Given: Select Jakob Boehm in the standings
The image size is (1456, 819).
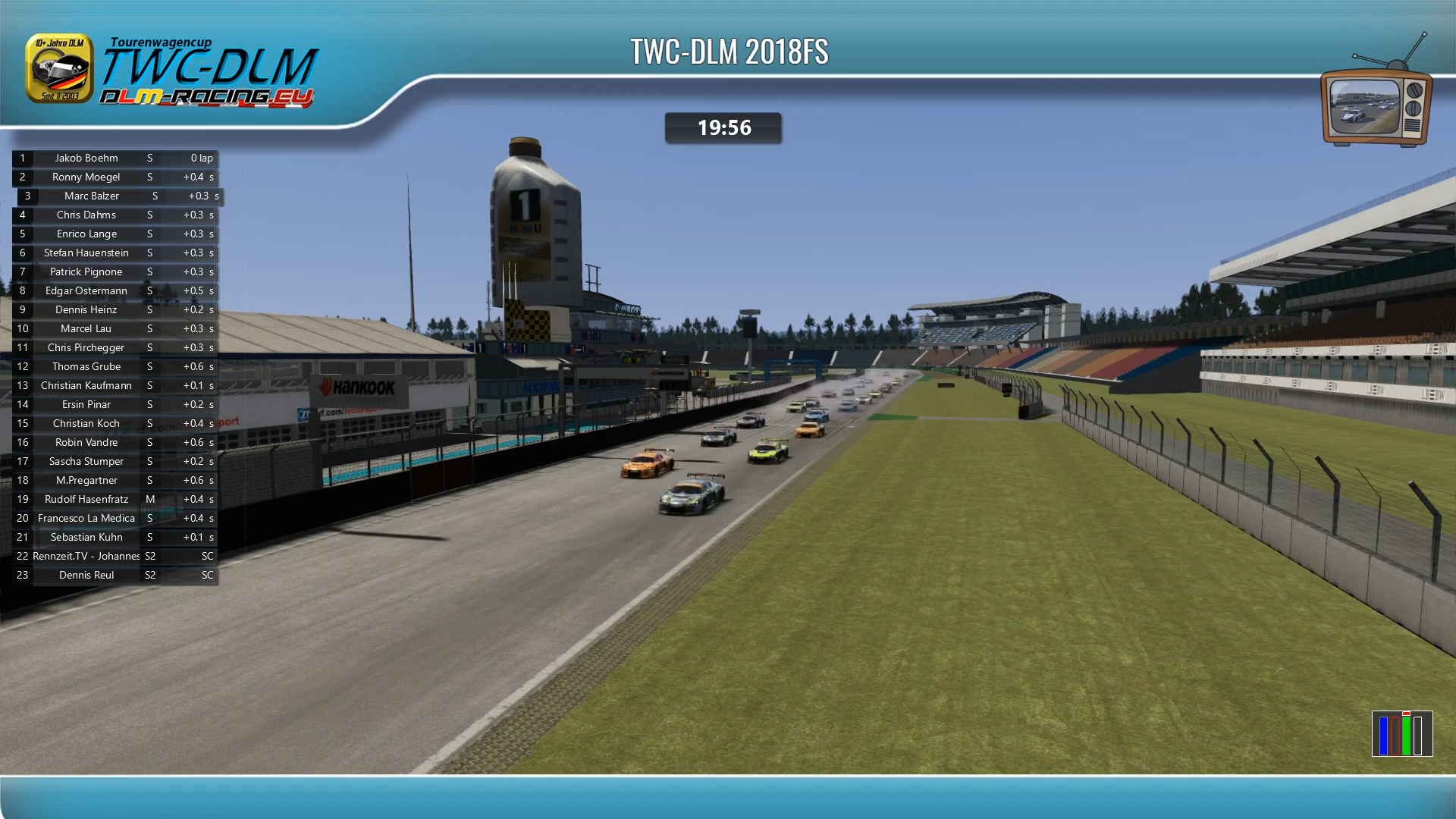Looking at the screenshot, I should 86,158.
